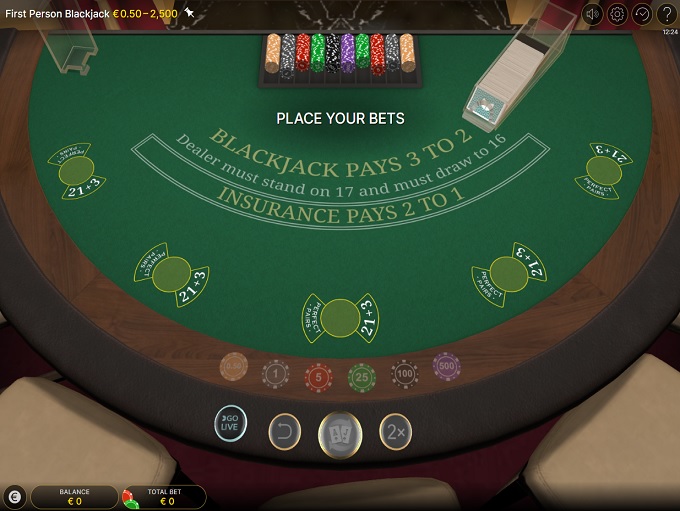Select the green 25 chip
The height and width of the screenshot is (511, 680).
click(x=362, y=376)
